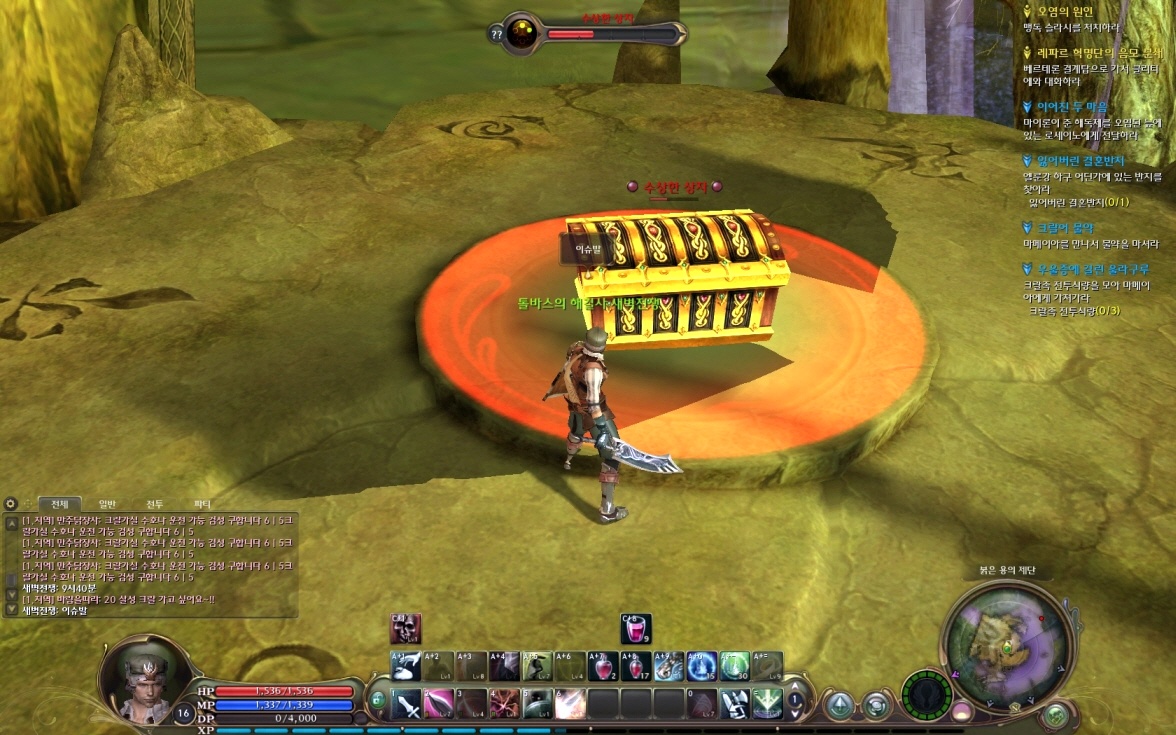Screen dimensions: 1176x735
Task: Click the round green button beside minimap
Action: click(1056, 715)
